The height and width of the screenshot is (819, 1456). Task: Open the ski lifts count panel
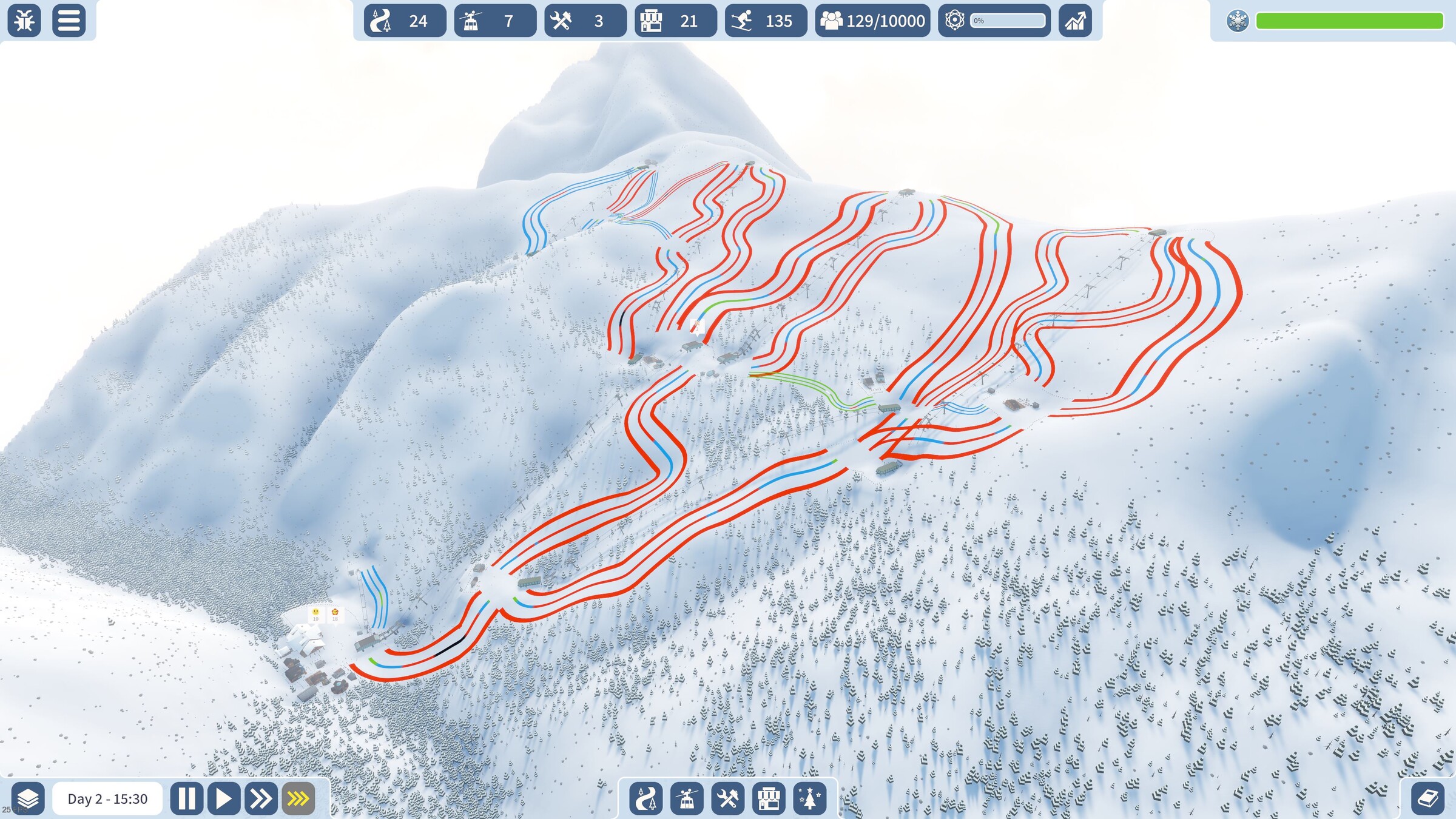tap(495, 21)
